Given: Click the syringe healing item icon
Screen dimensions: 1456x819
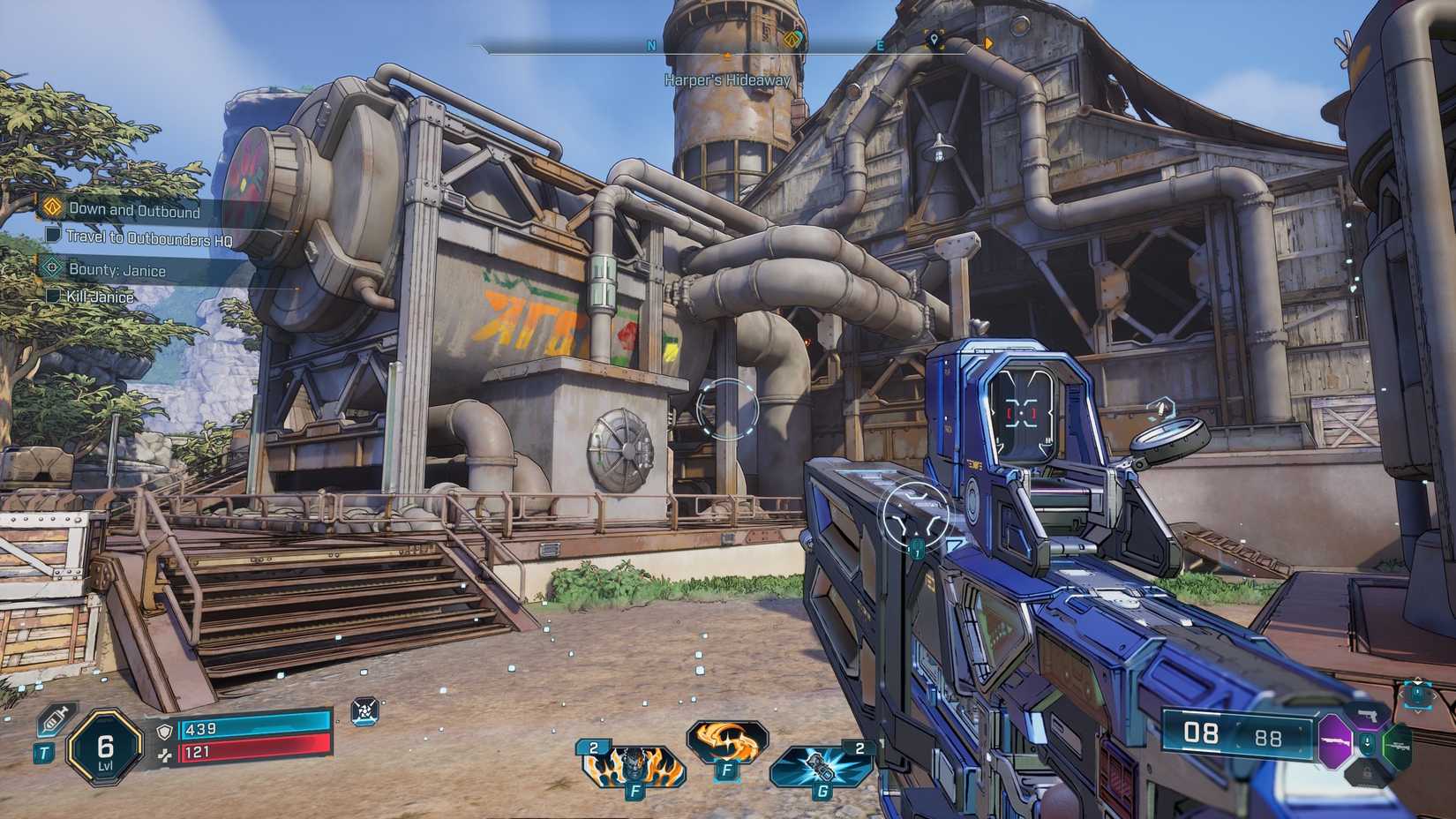Looking at the screenshot, I should pos(54,720).
